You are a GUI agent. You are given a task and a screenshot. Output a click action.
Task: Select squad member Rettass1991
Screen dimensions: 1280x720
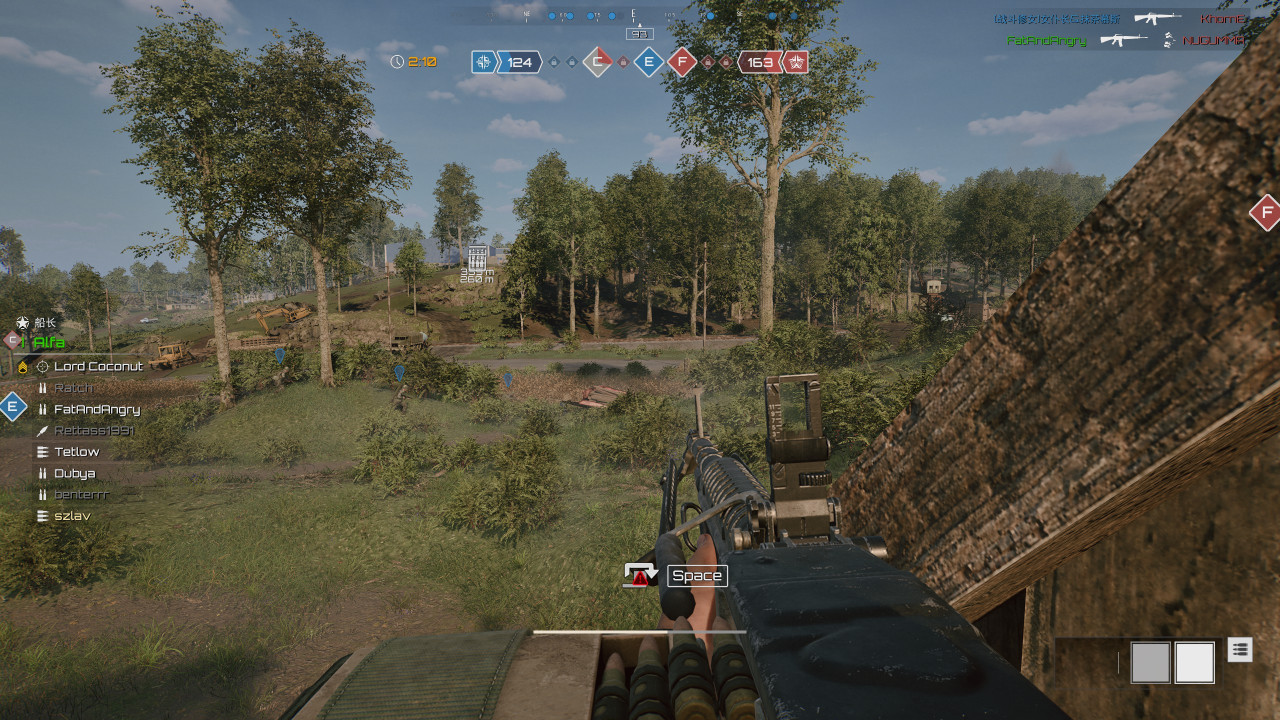click(x=93, y=430)
